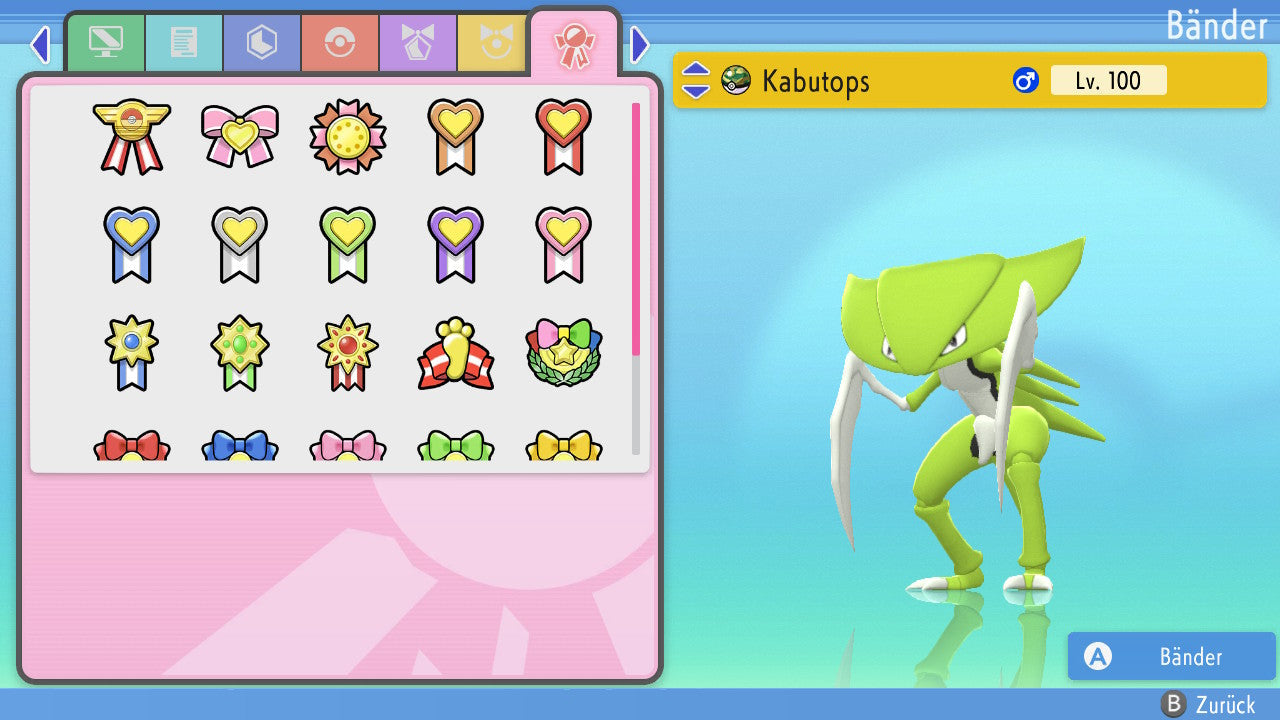
Task: Go to the next tab with right arrow
Action: pos(640,44)
